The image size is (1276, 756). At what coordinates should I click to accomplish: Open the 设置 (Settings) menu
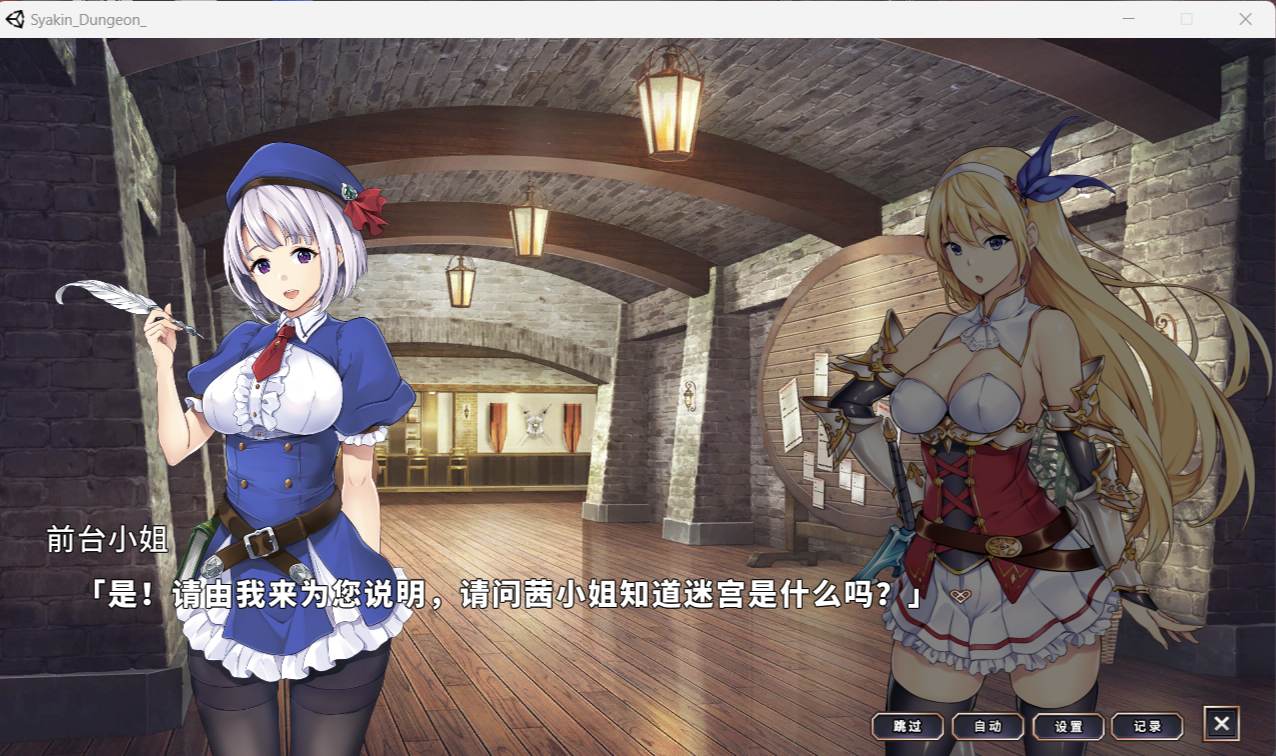pyautogui.click(x=1068, y=726)
